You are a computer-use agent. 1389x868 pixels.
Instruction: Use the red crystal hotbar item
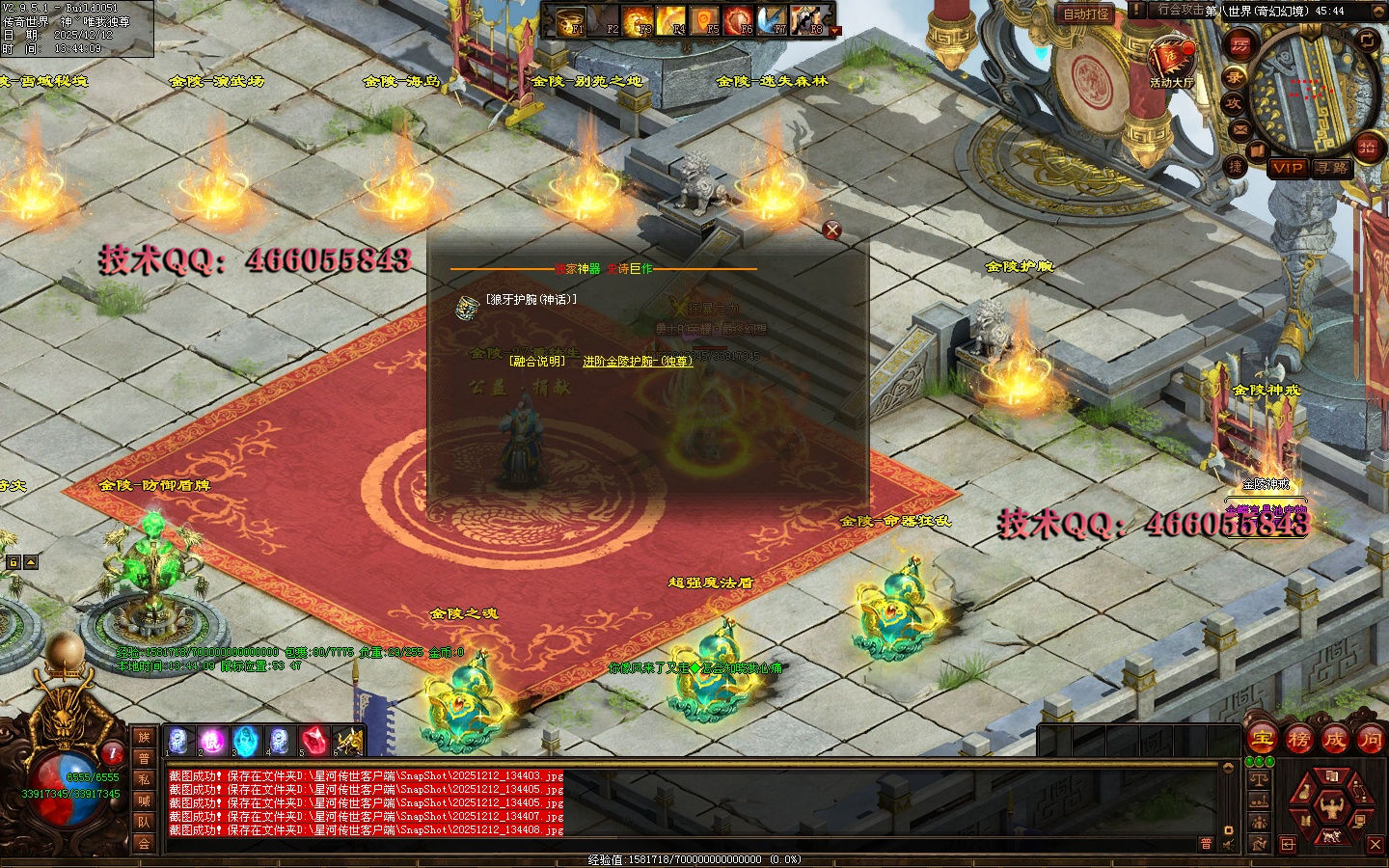[314, 741]
